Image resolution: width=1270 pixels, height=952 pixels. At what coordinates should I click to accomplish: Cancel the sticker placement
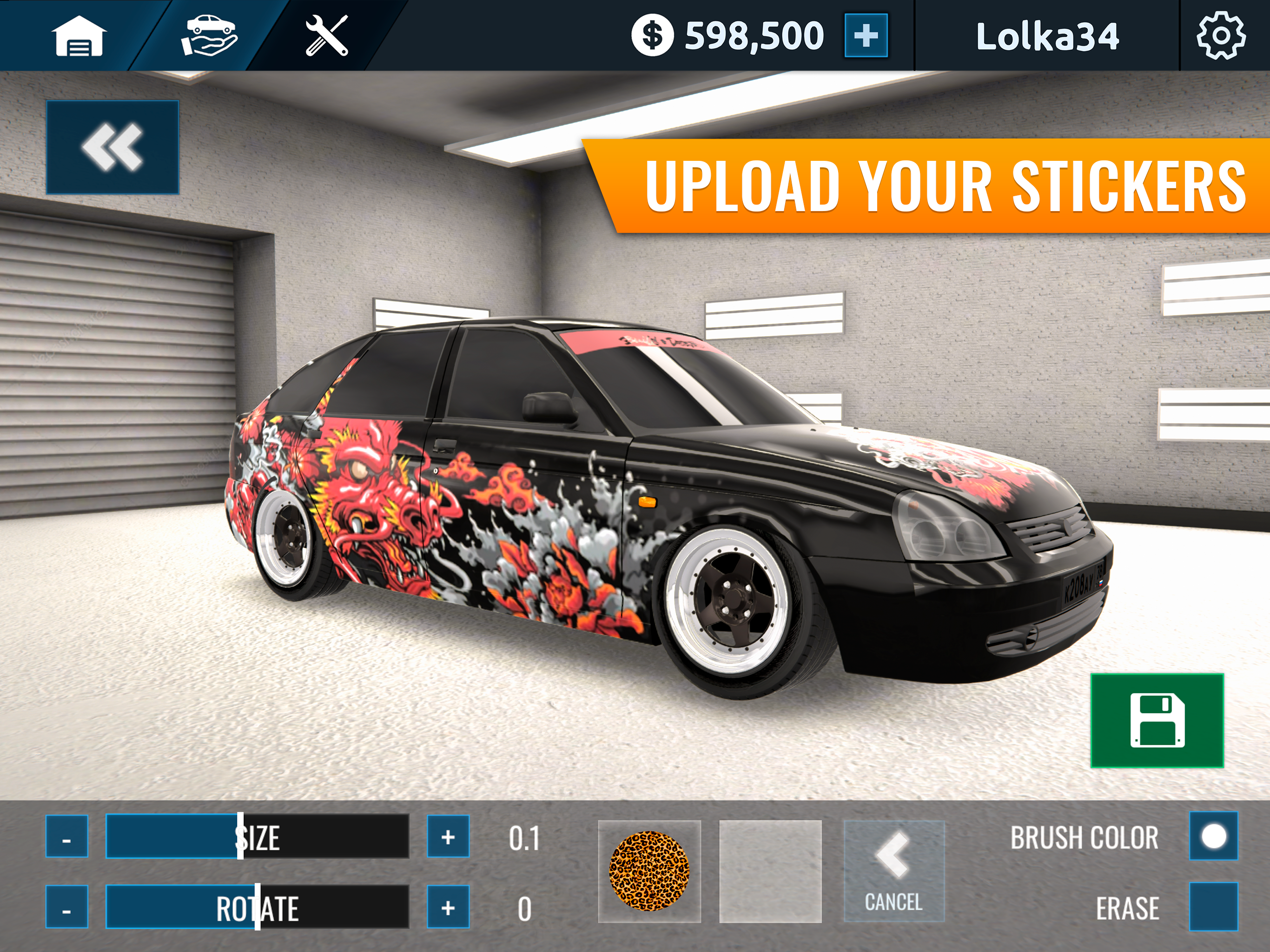coord(893,871)
